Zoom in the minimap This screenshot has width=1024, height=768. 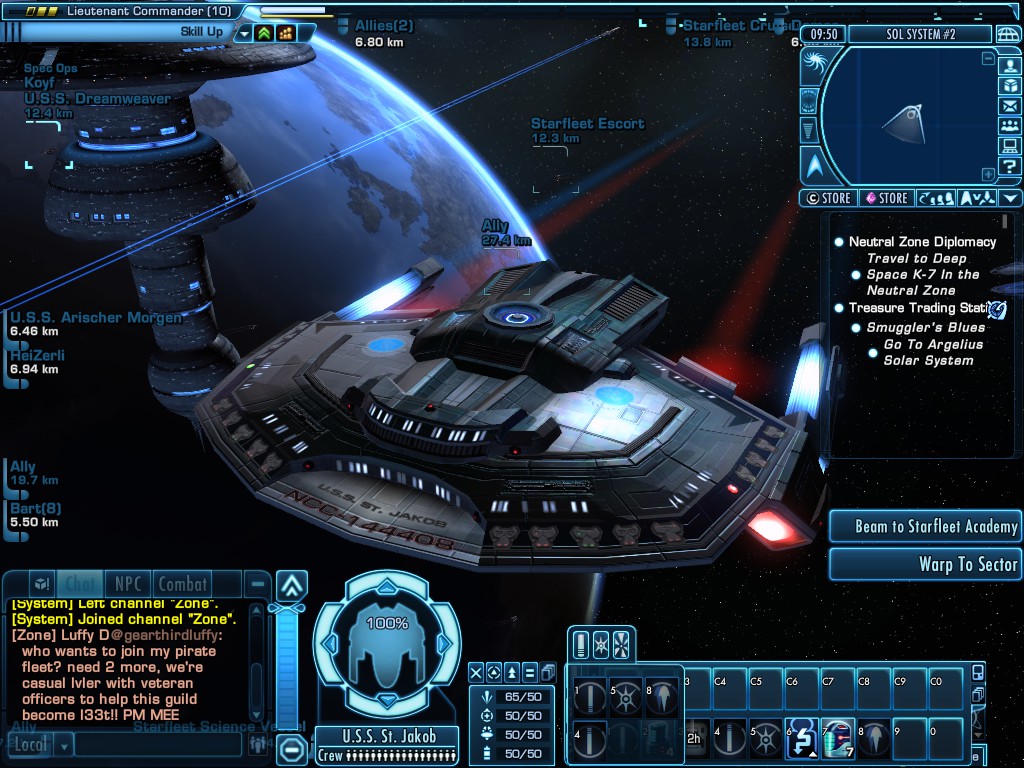[x=988, y=173]
